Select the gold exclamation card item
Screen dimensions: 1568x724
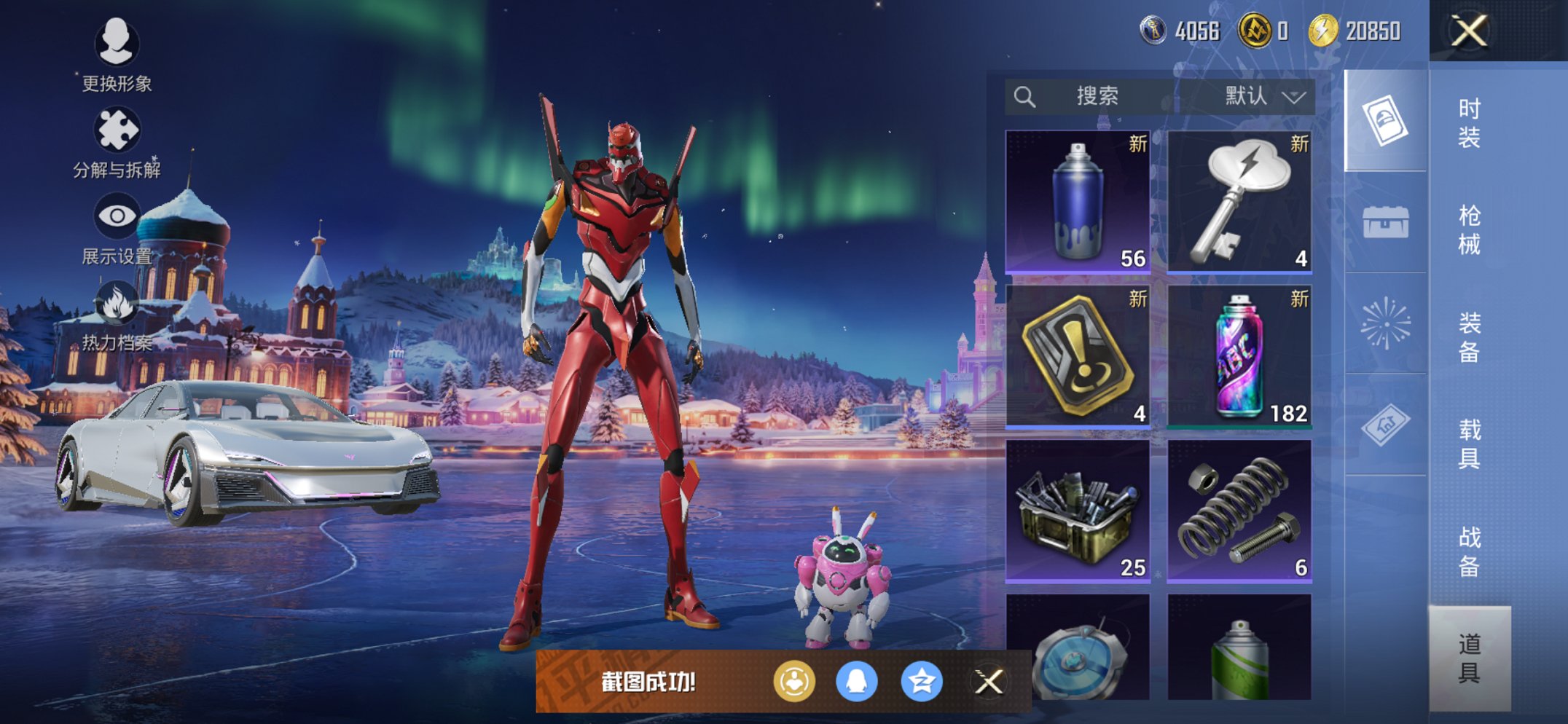coord(1078,355)
